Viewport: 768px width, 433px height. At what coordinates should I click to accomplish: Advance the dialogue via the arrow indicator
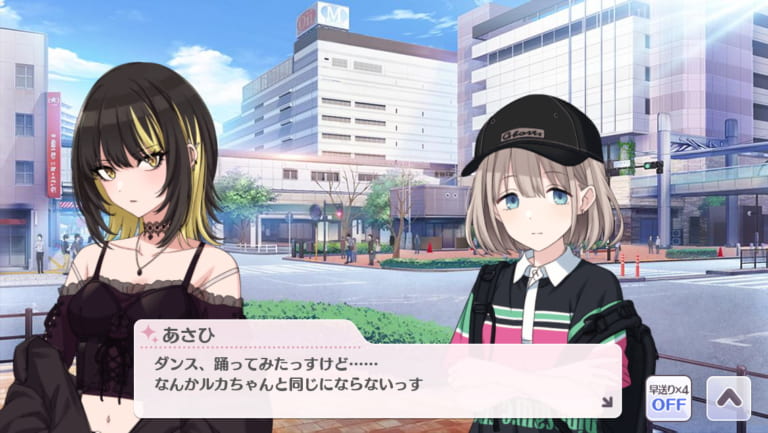point(606,402)
